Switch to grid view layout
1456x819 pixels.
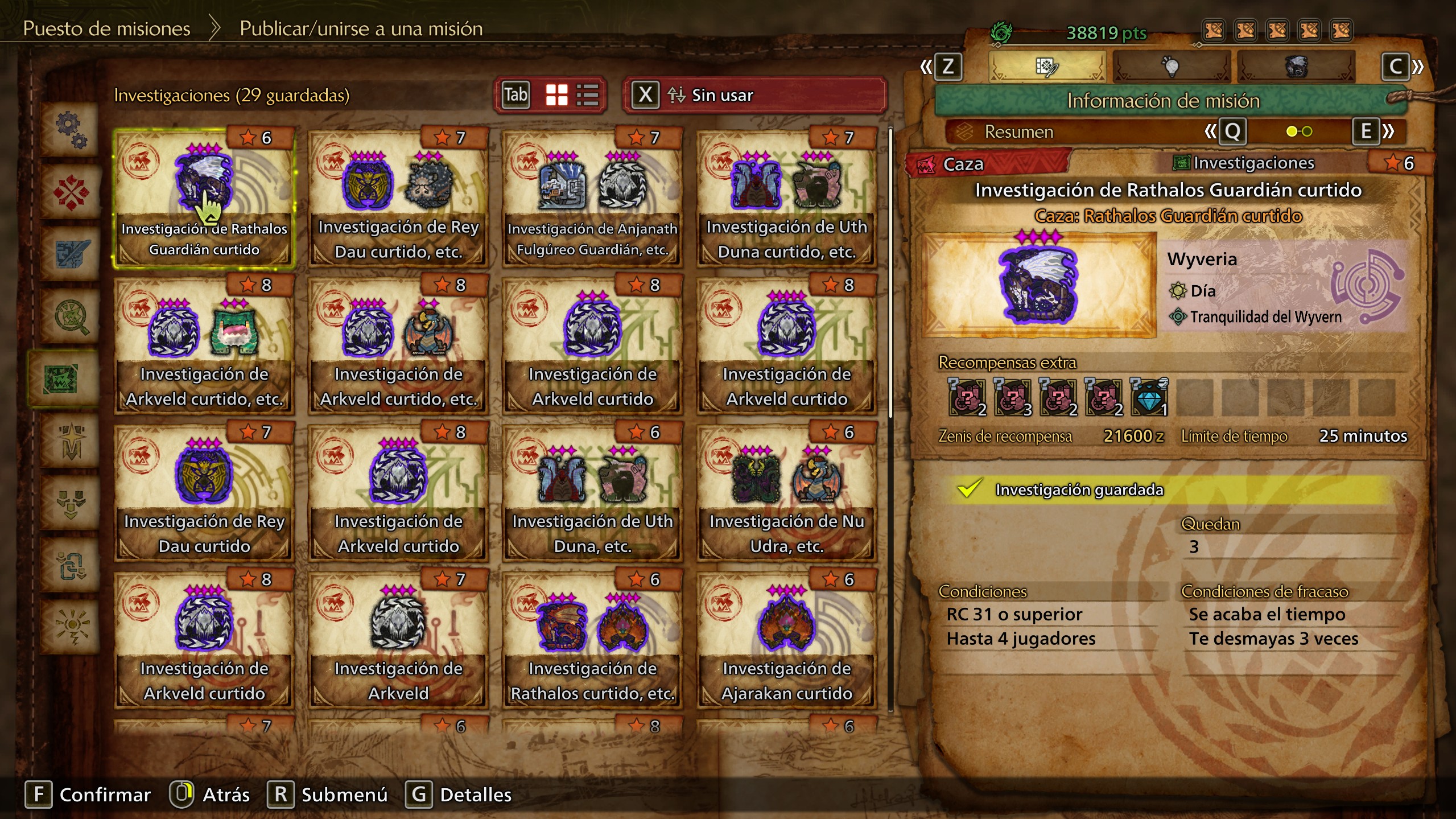point(556,95)
